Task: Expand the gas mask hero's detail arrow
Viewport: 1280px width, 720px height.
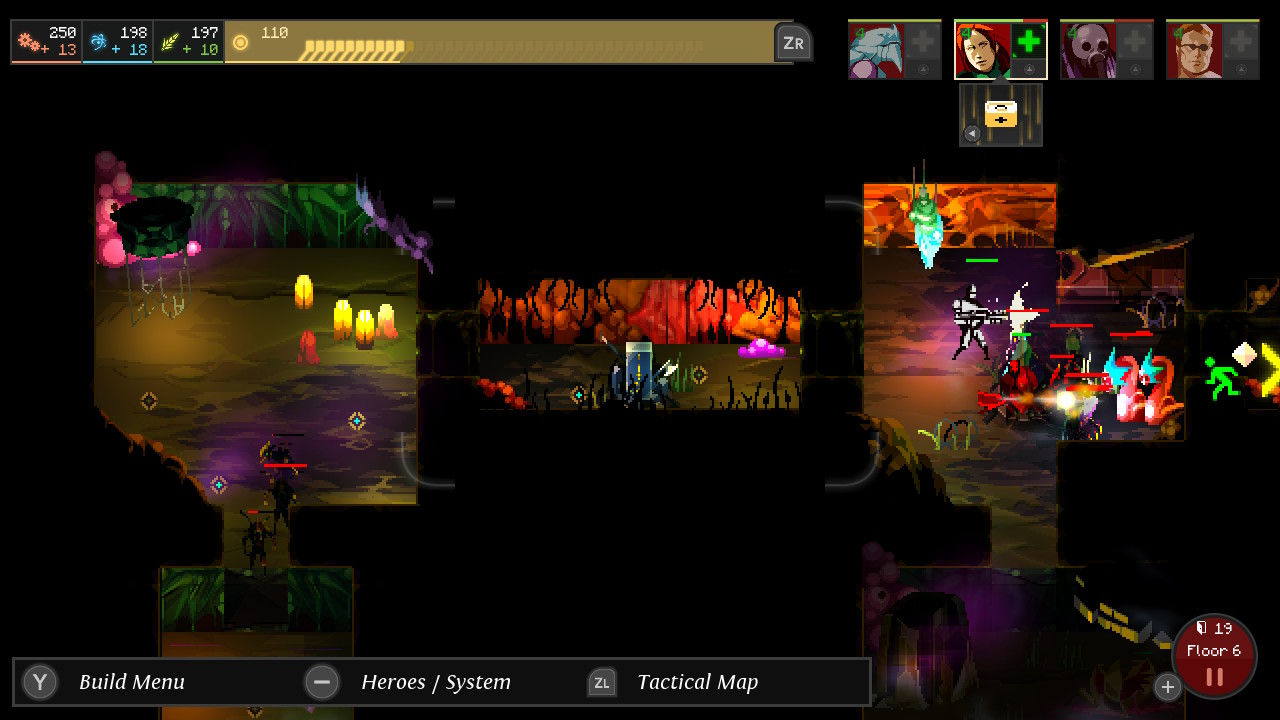Action: coord(1134,69)
